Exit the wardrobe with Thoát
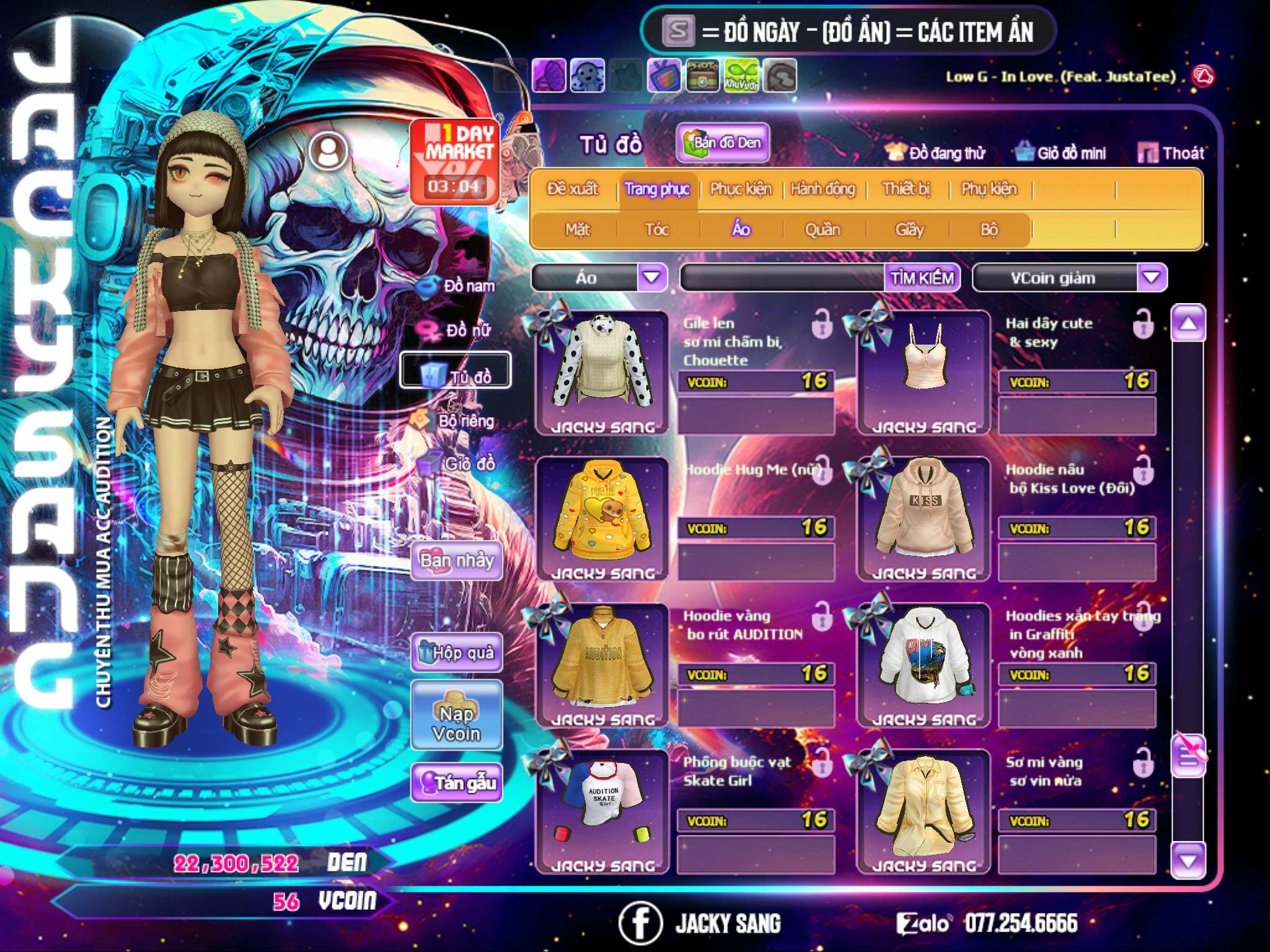The image size is (1270, 952). point(1171,153)
